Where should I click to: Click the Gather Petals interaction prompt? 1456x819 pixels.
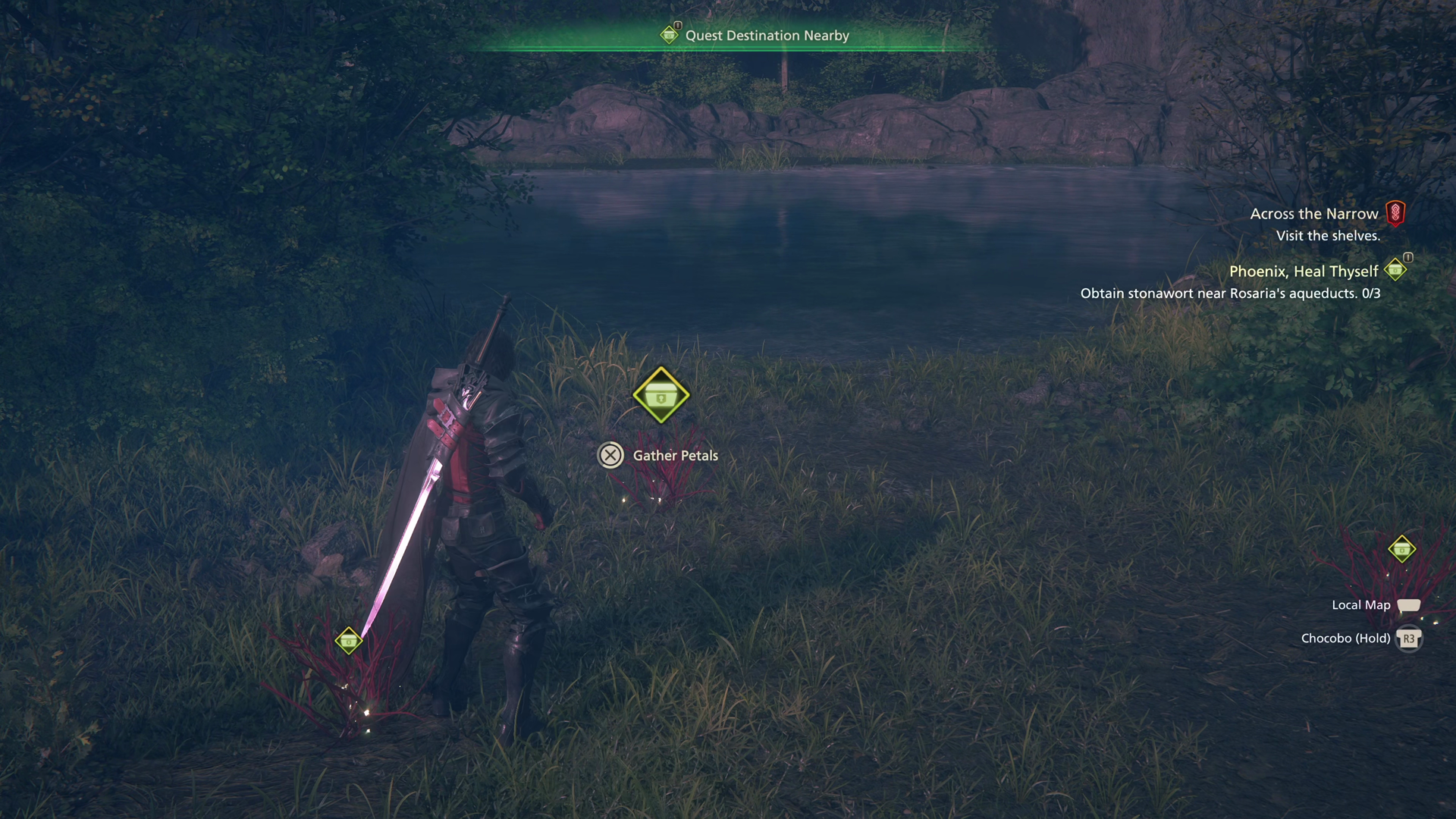(658, 456)
